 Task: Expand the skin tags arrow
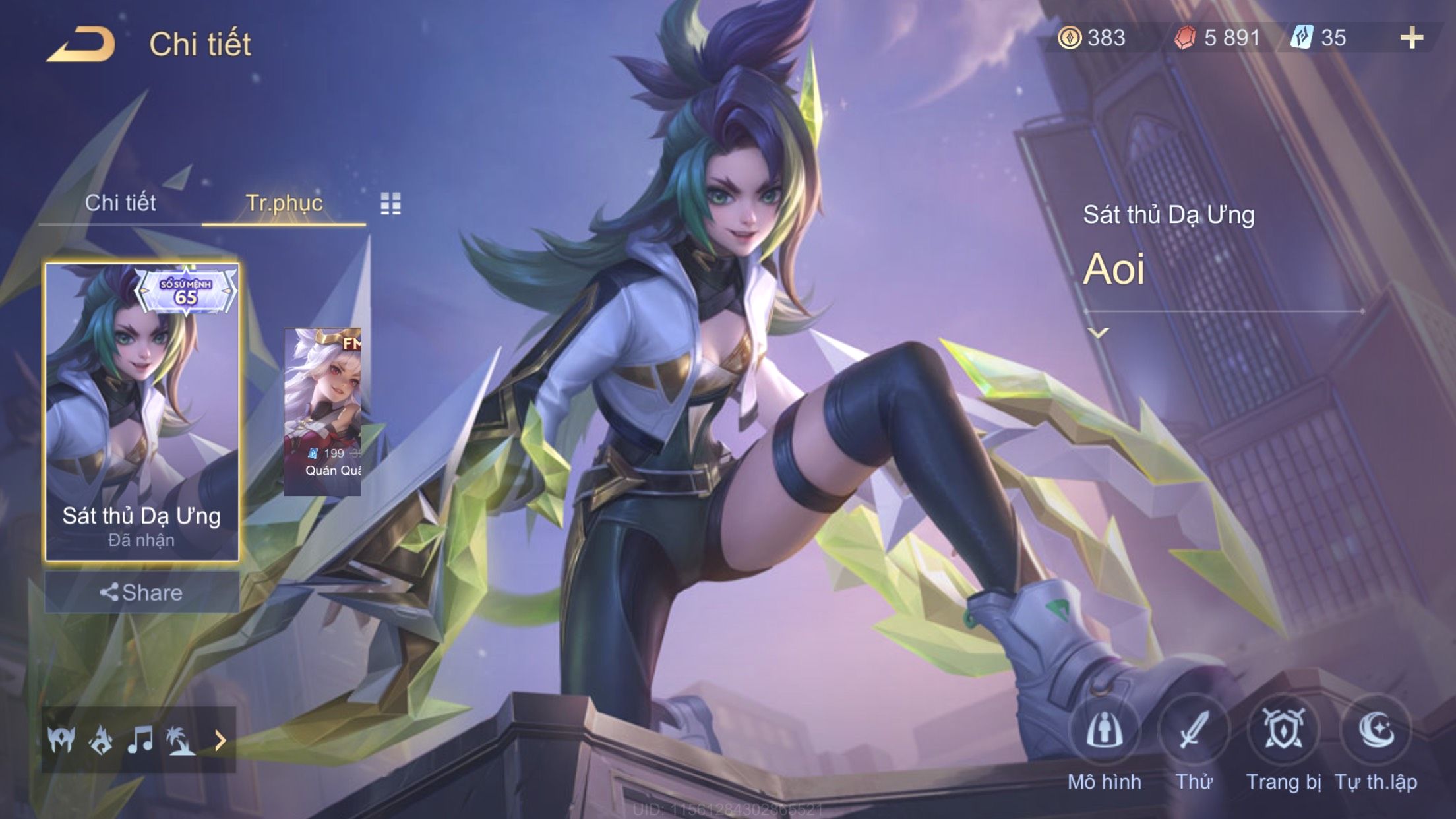coord(220,741)
